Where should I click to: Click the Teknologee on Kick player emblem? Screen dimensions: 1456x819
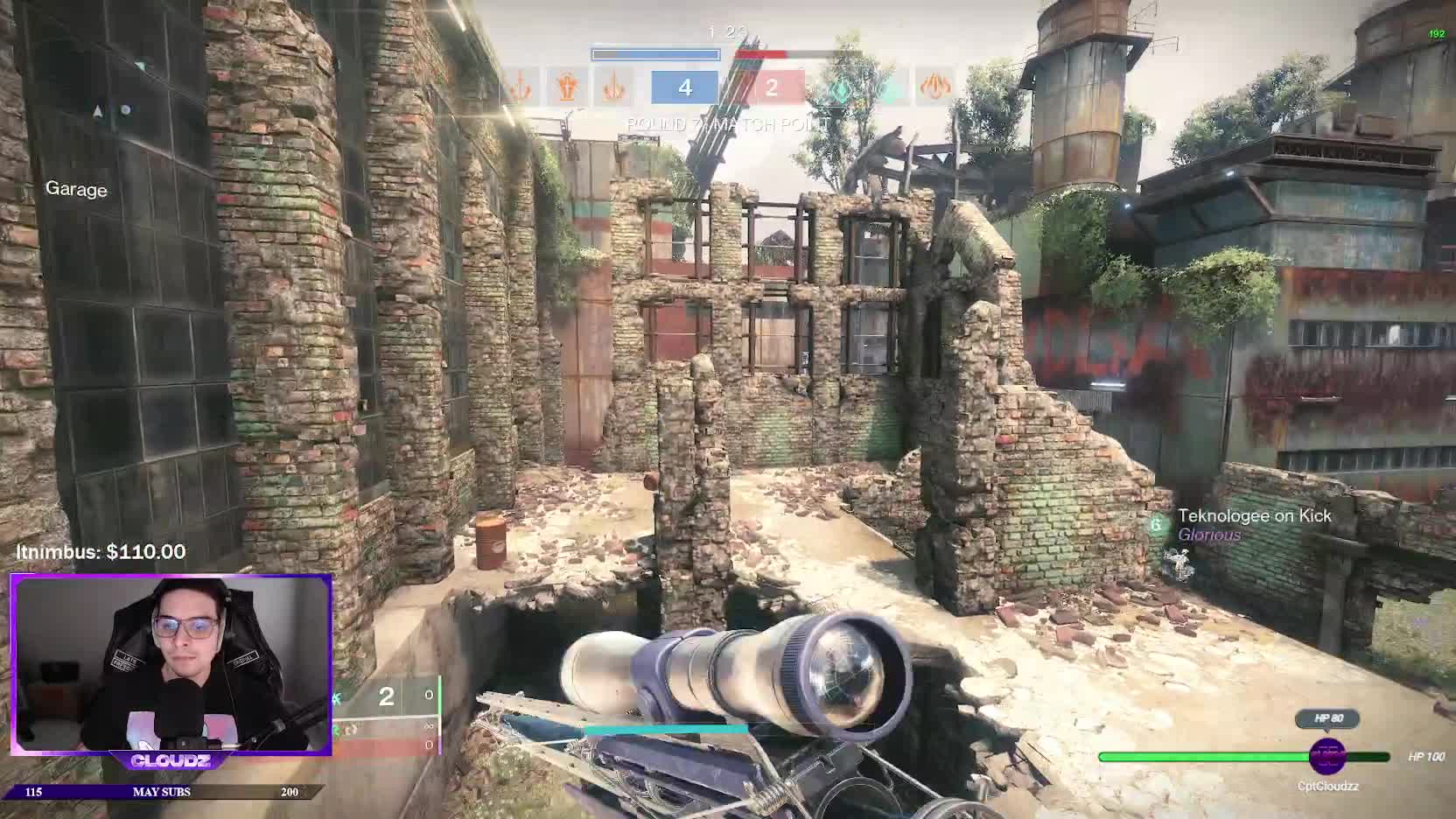(1157, 524)
